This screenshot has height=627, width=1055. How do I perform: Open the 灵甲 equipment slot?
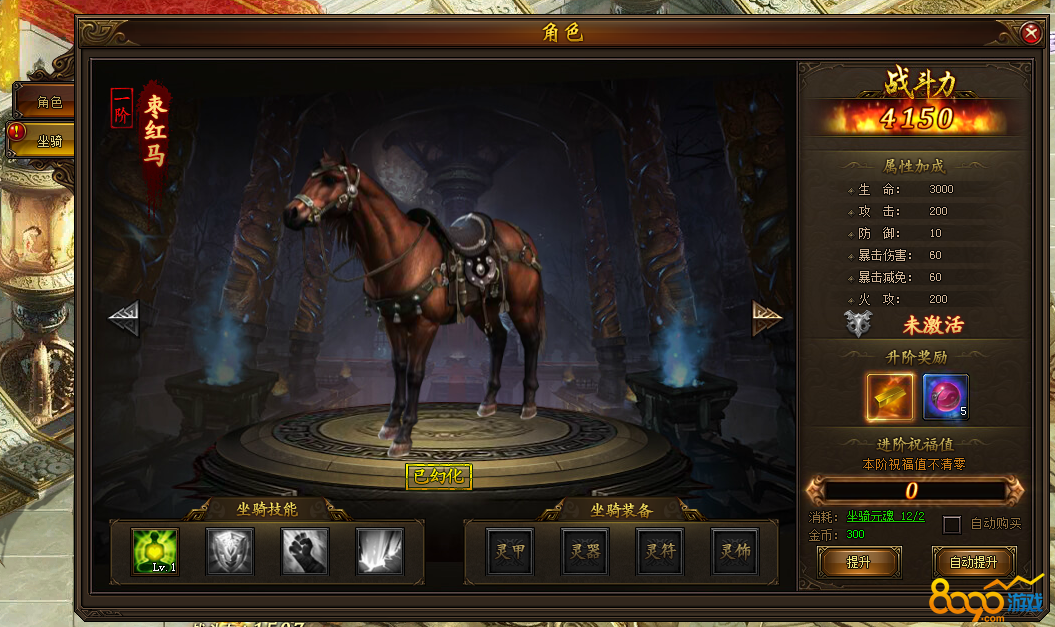[x=510, y=551]
